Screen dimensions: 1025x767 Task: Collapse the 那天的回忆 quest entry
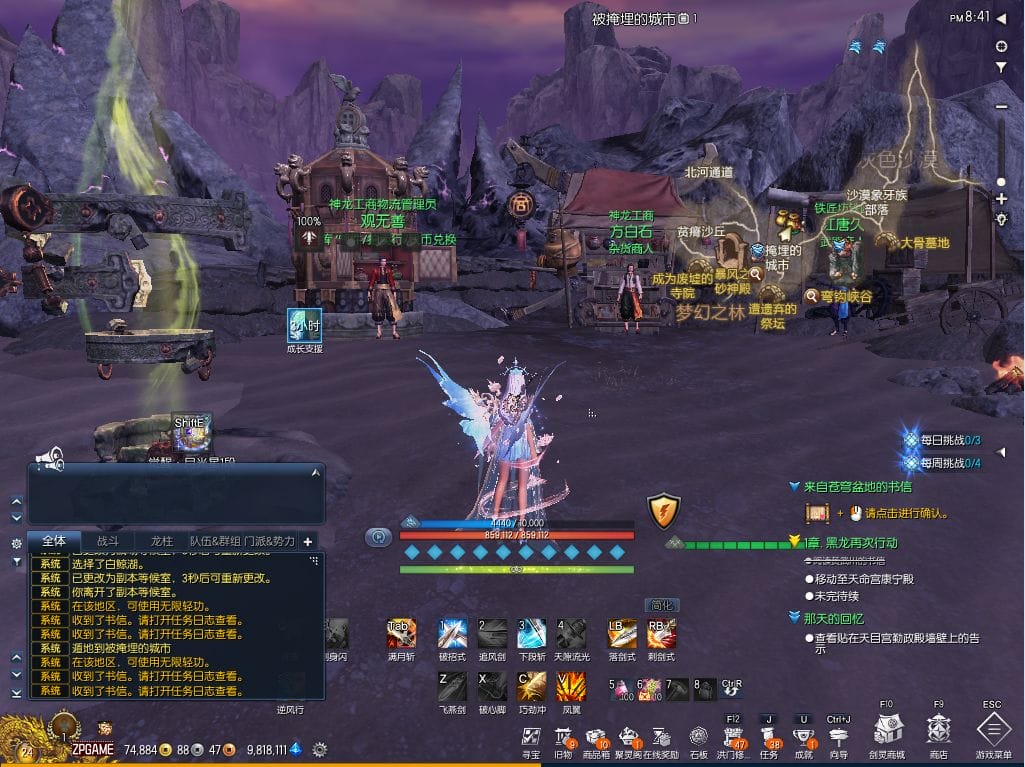795,618
